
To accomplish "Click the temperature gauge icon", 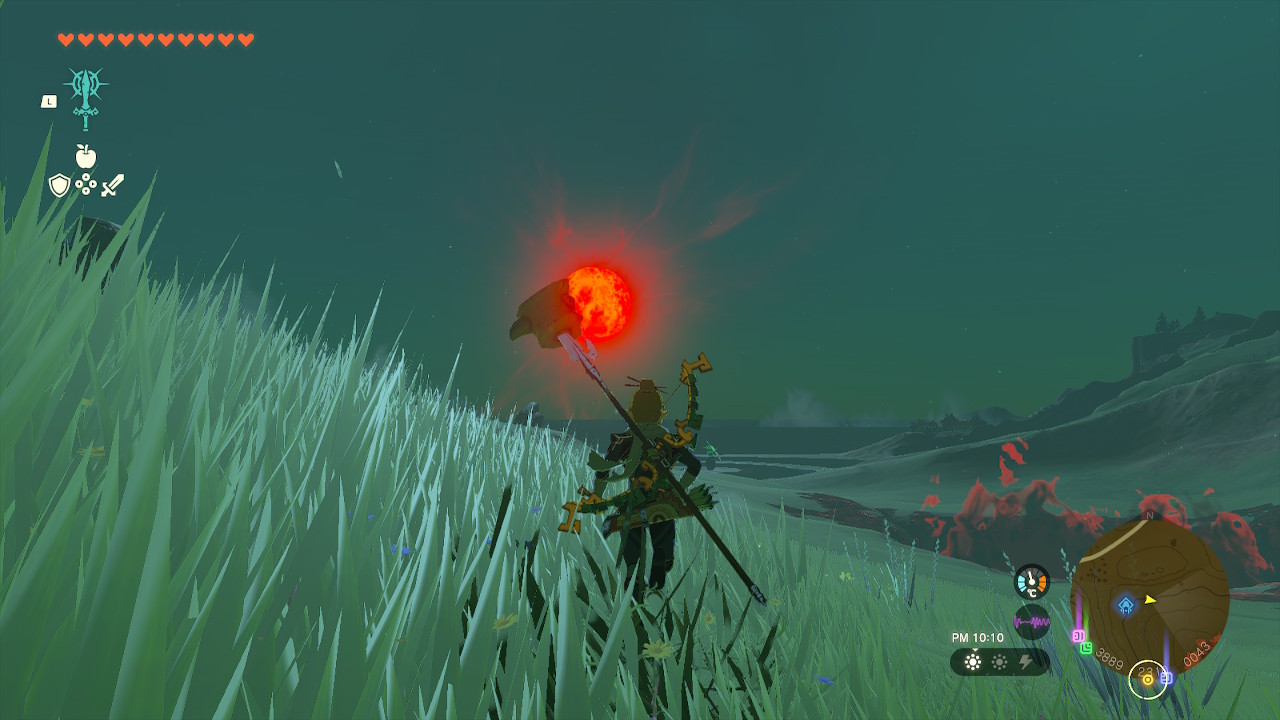I will point(1032,582).
